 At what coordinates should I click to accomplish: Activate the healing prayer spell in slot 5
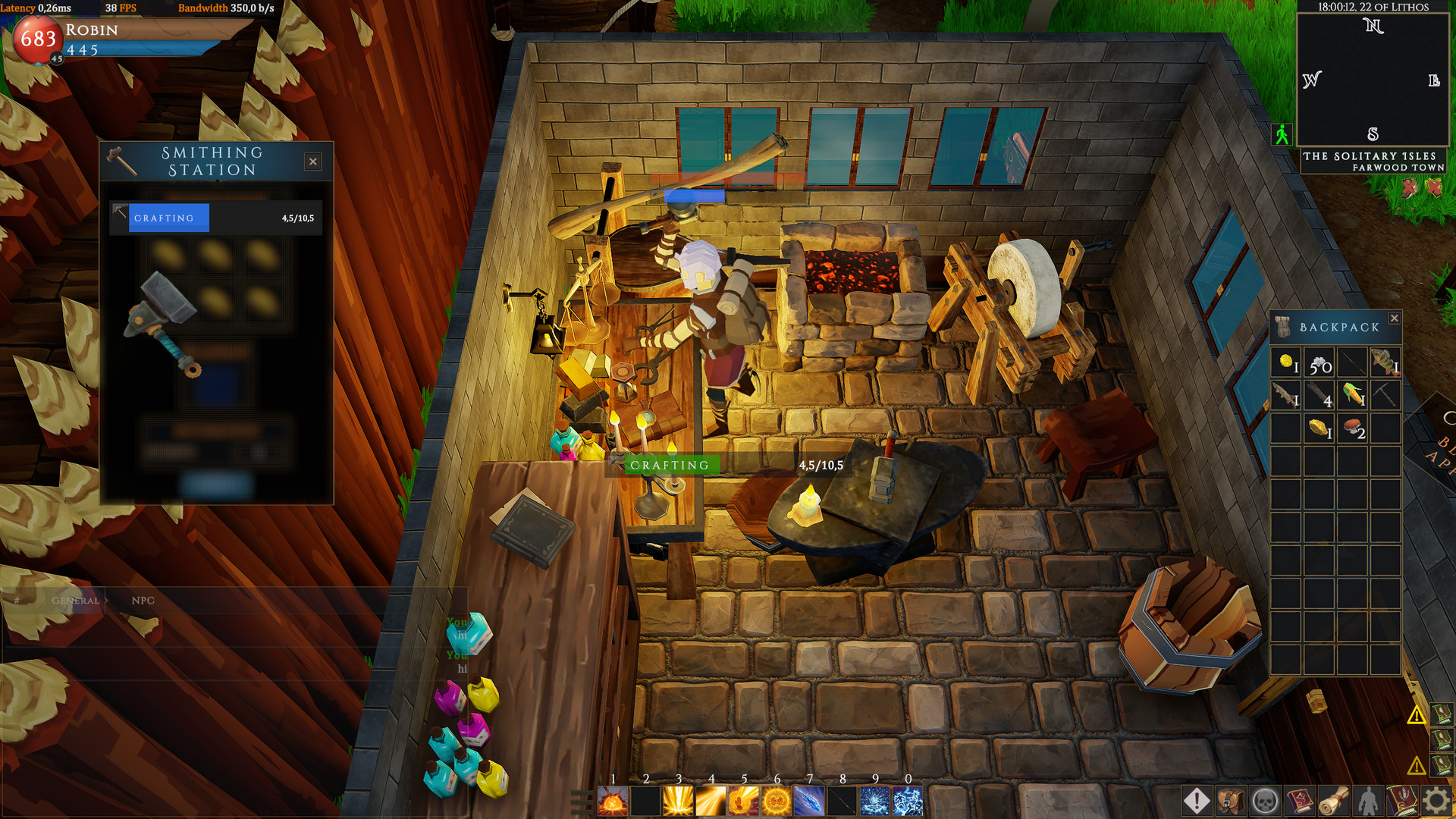[x=744, y=800]
